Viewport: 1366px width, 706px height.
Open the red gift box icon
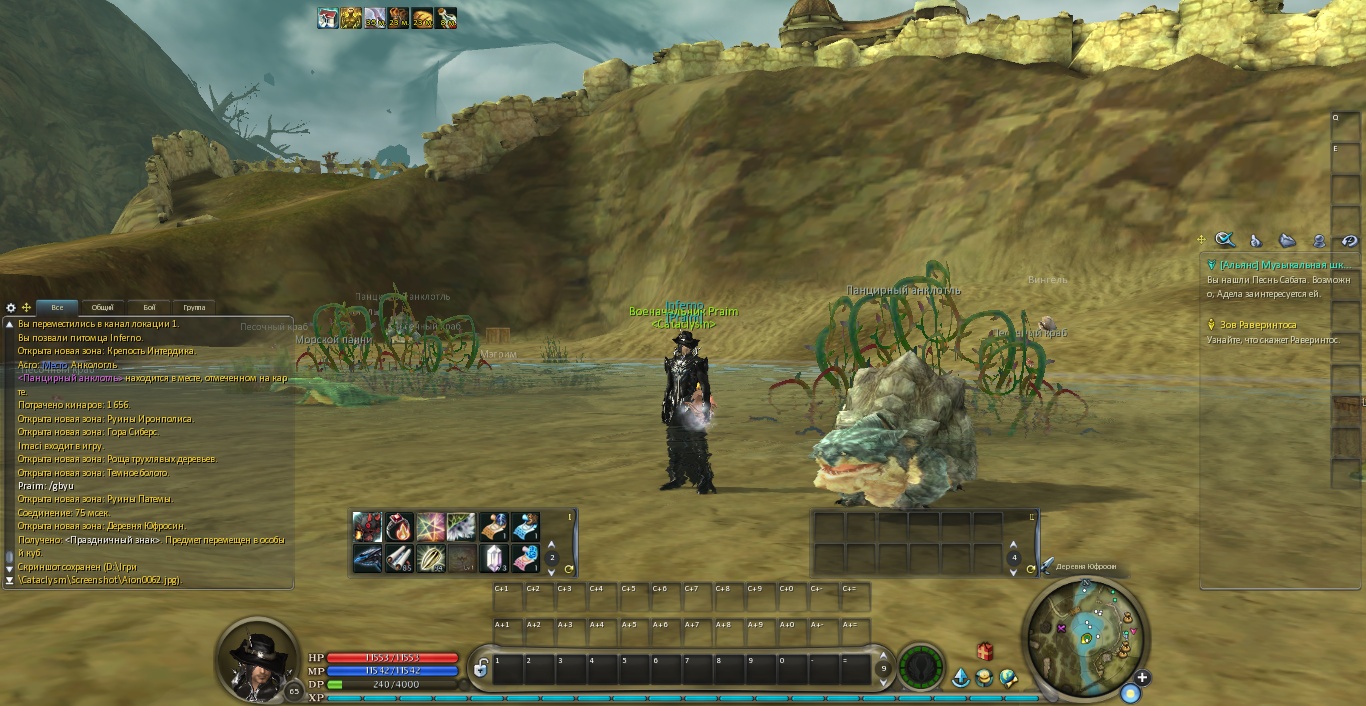pyautogui.click(x=985, y=652)
